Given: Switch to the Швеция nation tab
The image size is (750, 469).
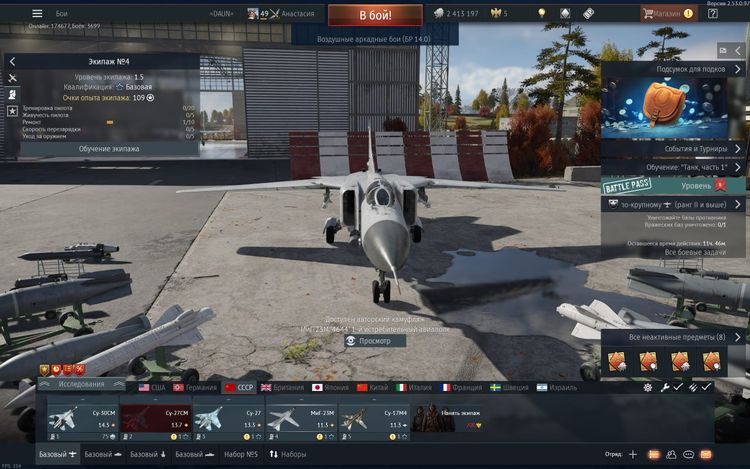Looking at the screenshot, I should (x=509, y=386).
